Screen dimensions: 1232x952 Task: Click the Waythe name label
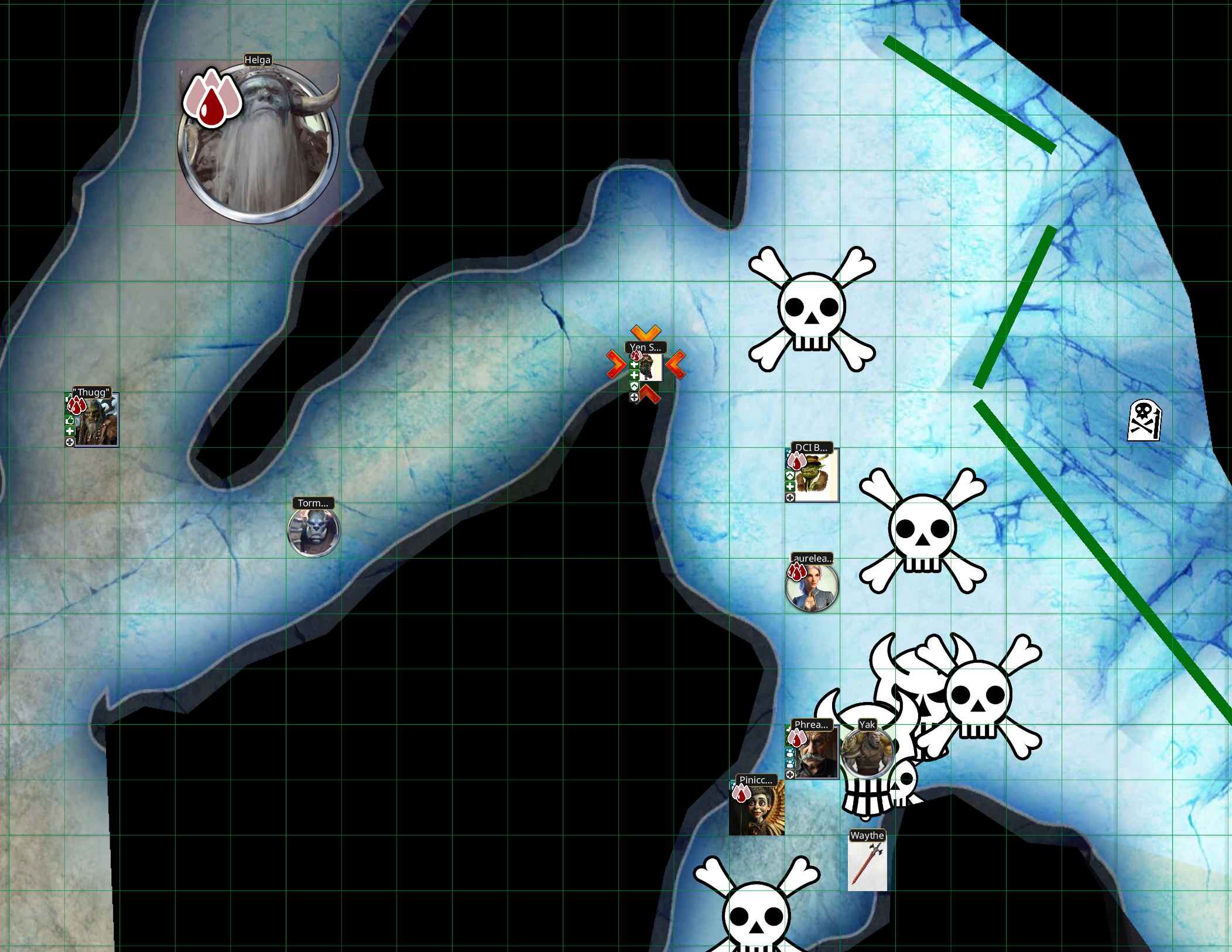click(x=867, y=835)
